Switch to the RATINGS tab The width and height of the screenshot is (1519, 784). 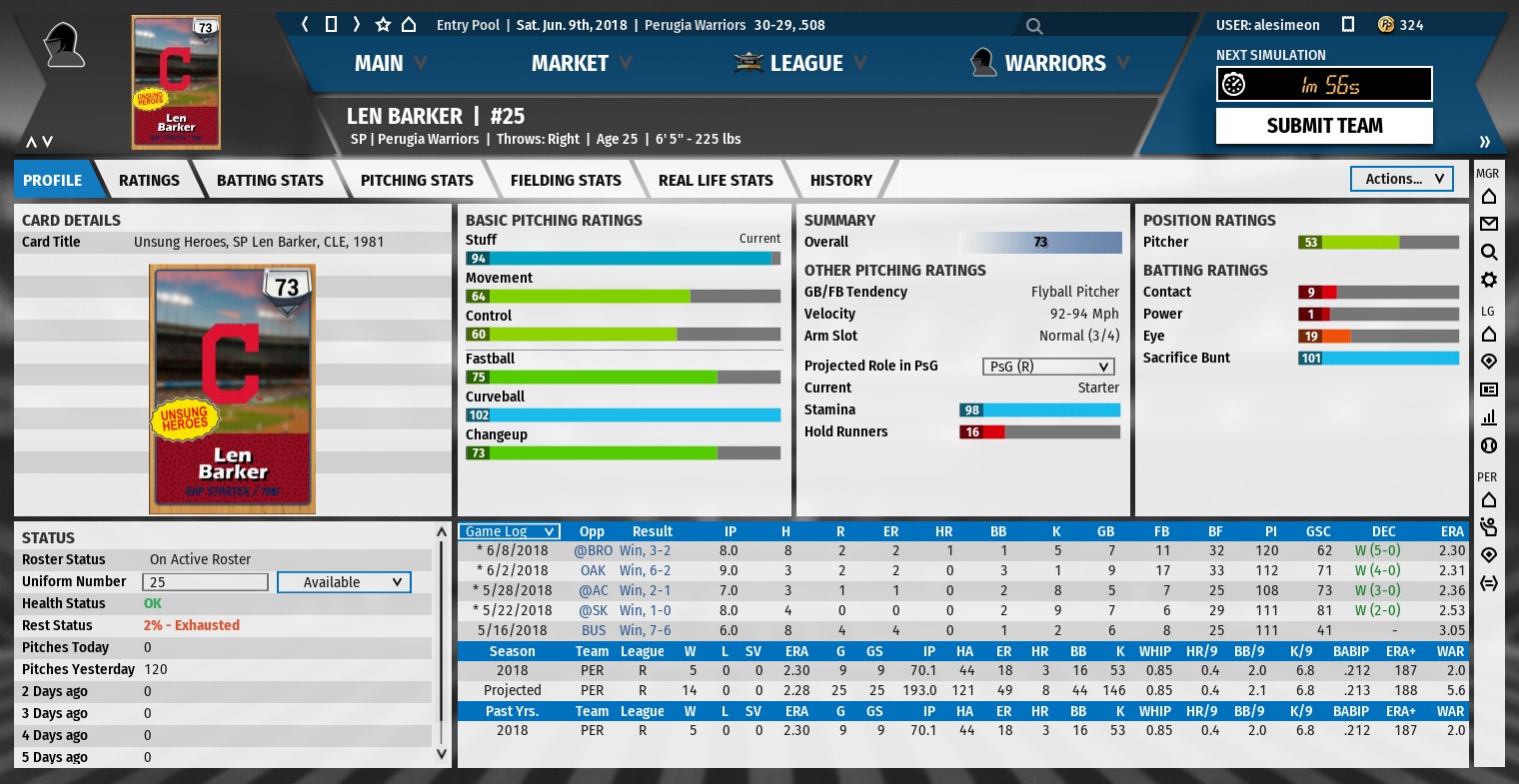tap(149, 181)
